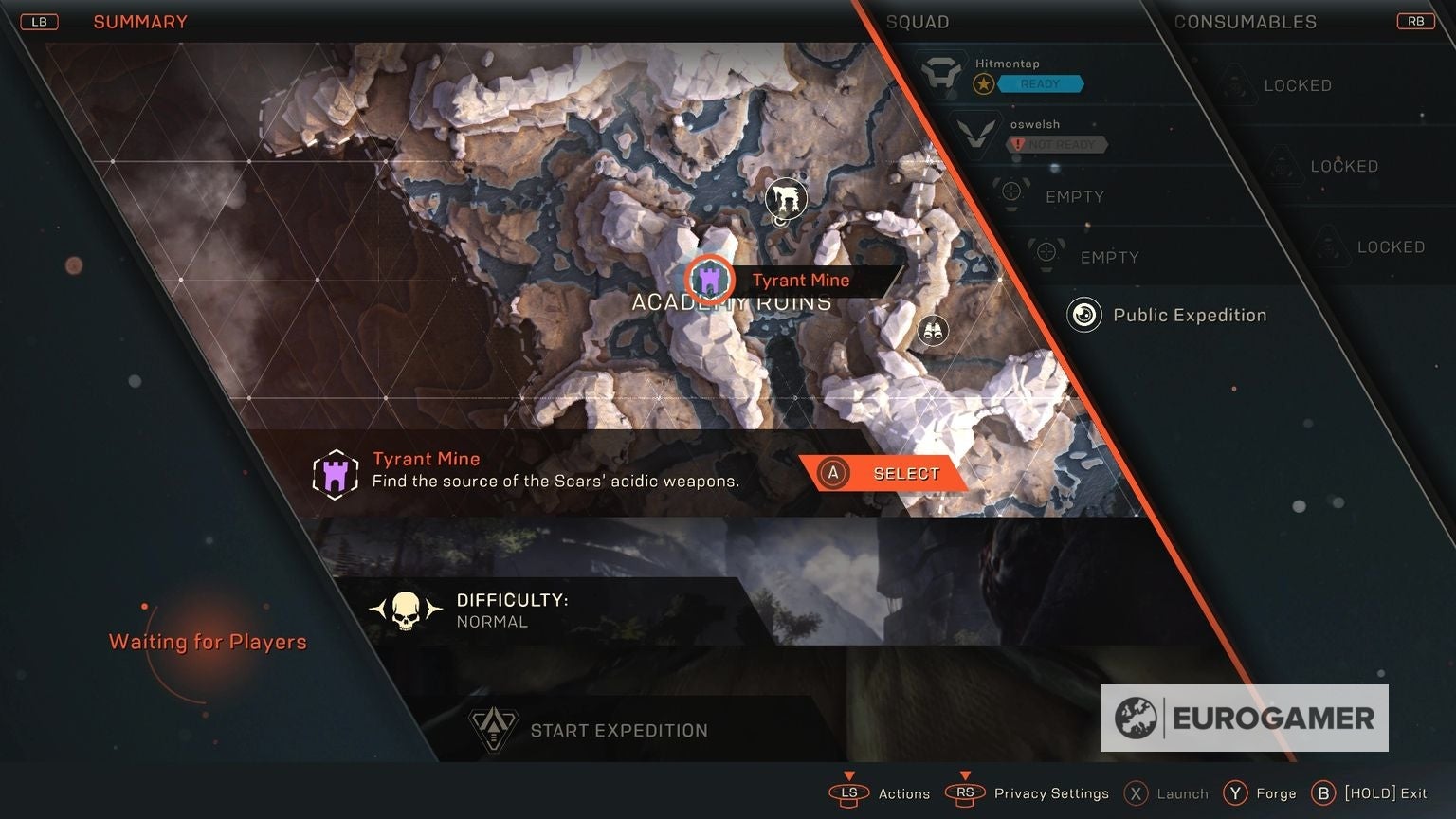The width and height of the screenshot is (1456, 819).
Task: Click oswelsh's javelin icon
Action: tap(976, 135)
